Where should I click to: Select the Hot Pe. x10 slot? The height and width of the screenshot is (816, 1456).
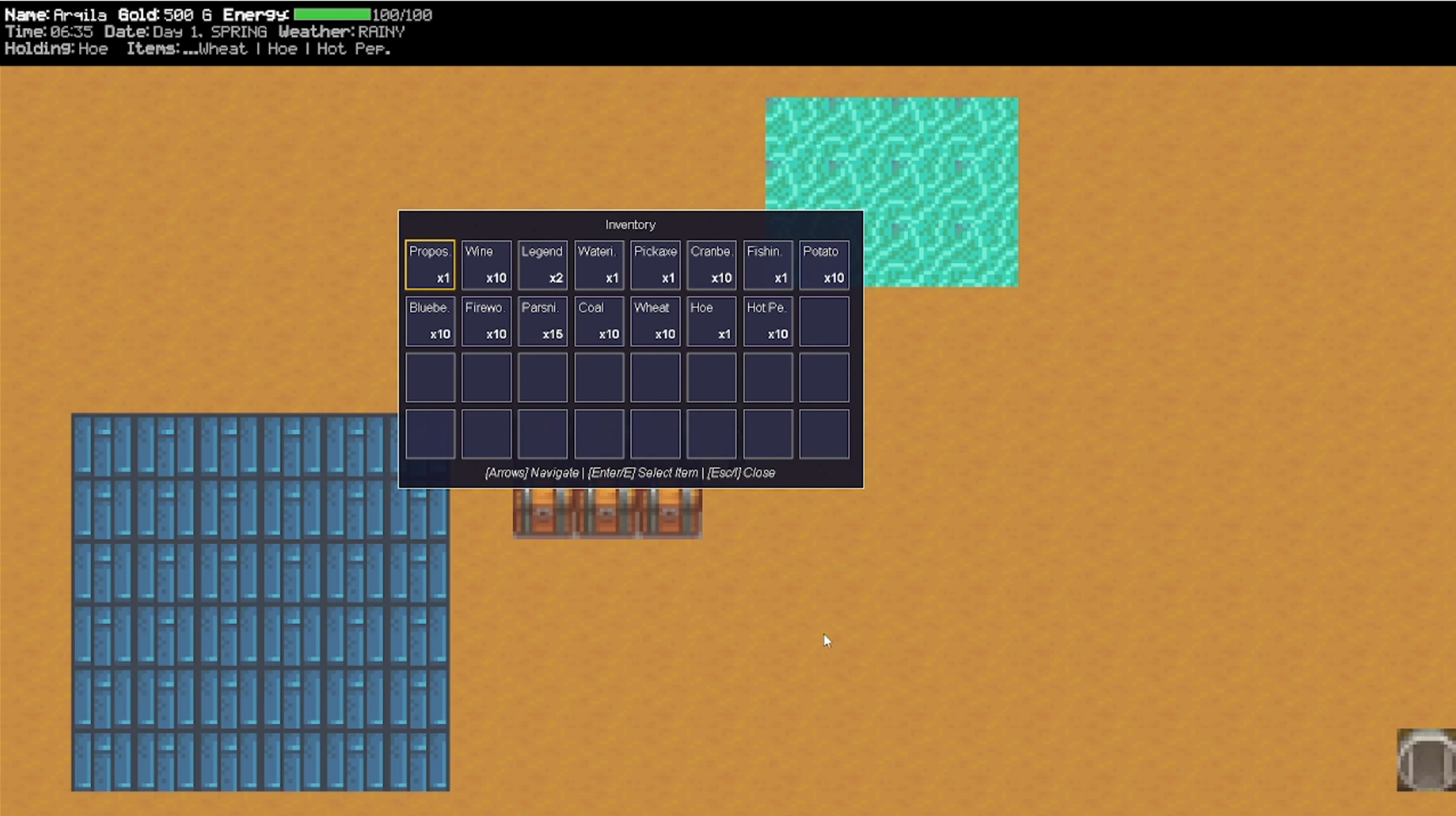click(x=767, y=321)
